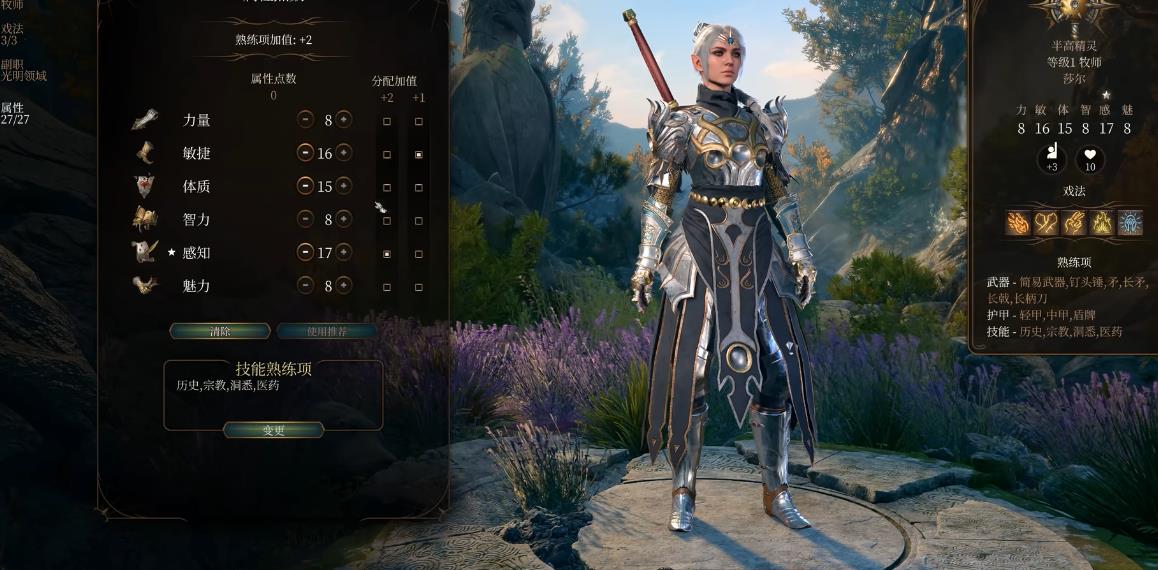Select the 属性 27/27 sidebar entry
Image resolution: width=1158 pixels, height=570 pixels.
click(14, 113)
